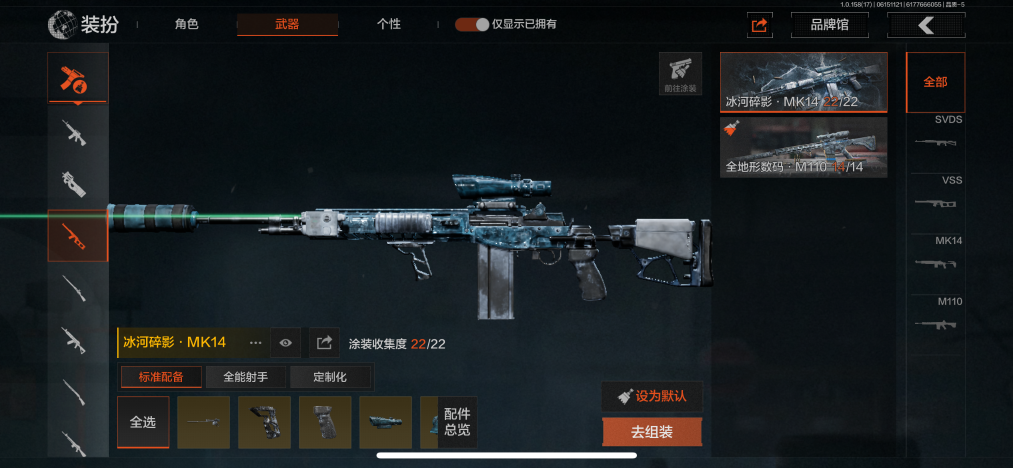Open the 品牌馆 brand hall
The height and width of the screenshot is (468, 1013).
pyautogui.click(x=828, y=25)
